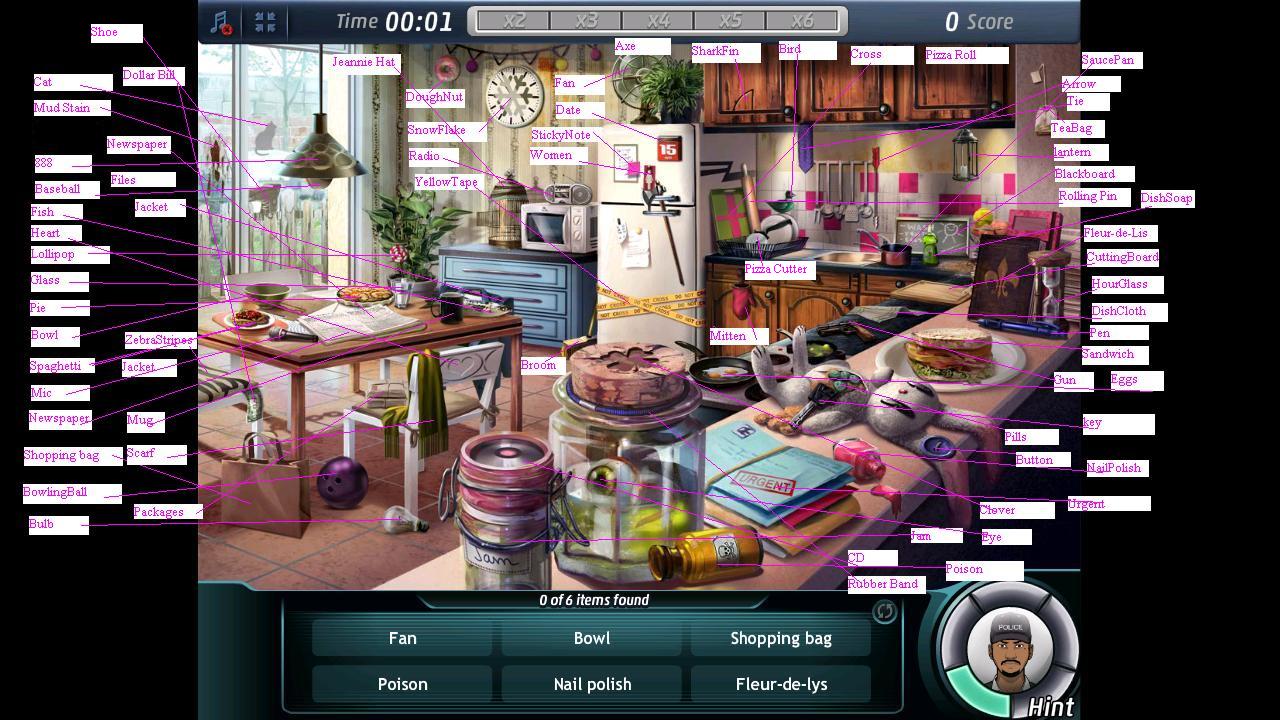This screenshot has height=720, width=1280.
Task: Toggle the music note sound icon
Action: pyautogui.click(x=221, y=22)
